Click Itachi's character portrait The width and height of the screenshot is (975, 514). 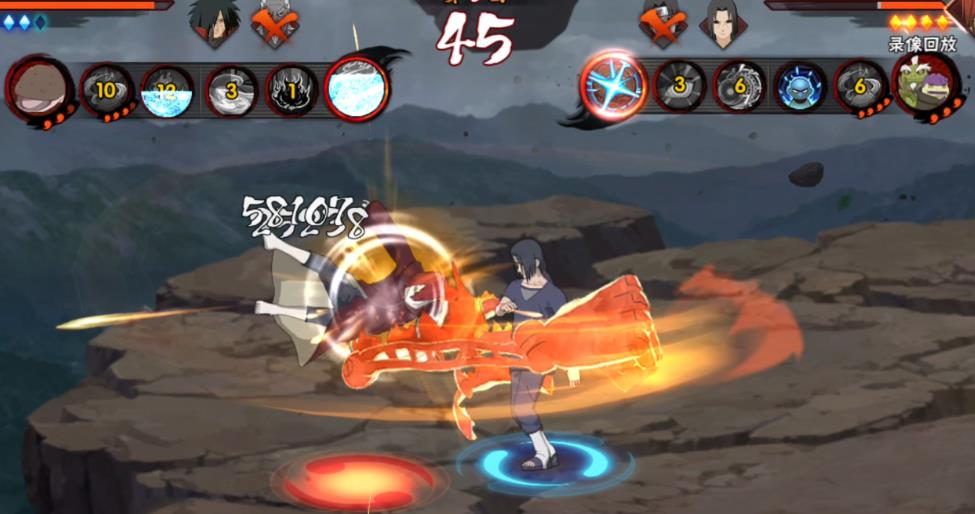click(x=720, y=24)
